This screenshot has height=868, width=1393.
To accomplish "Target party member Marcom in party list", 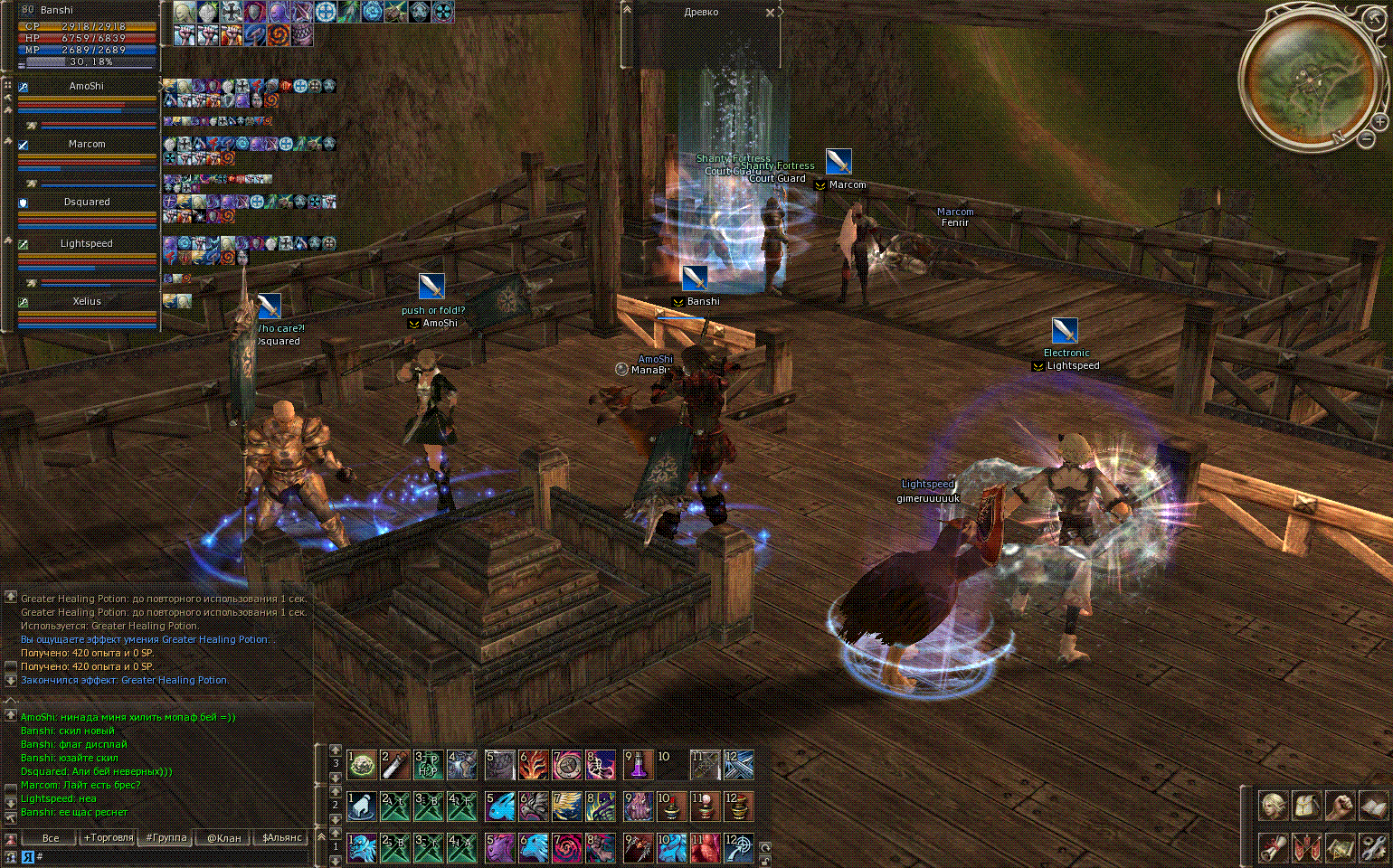I will [87, 145].
